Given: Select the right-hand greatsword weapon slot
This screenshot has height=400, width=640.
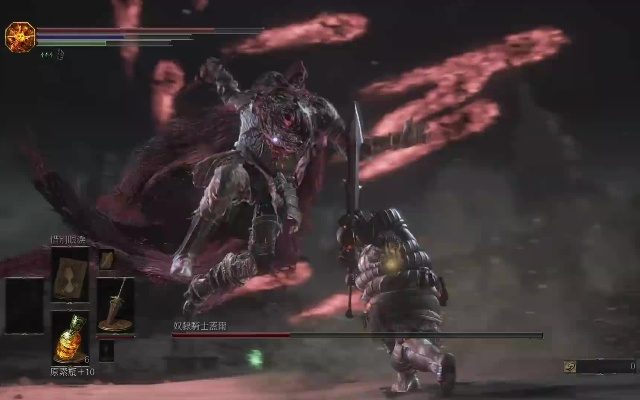Looking at the screenshot, I should (x=115, y=305).
